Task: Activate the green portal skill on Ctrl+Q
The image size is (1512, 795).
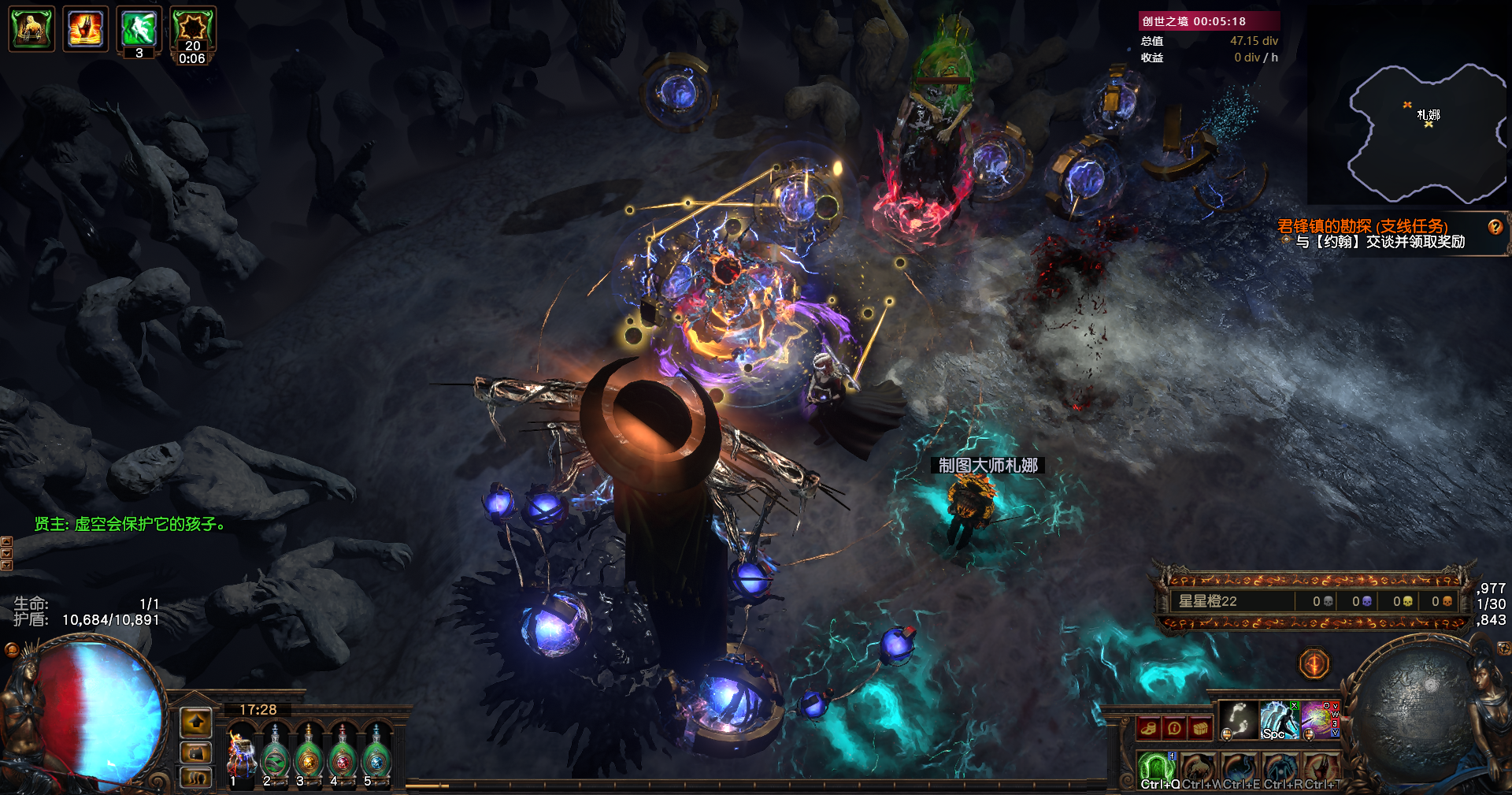Action: [x=1157, y=768]
